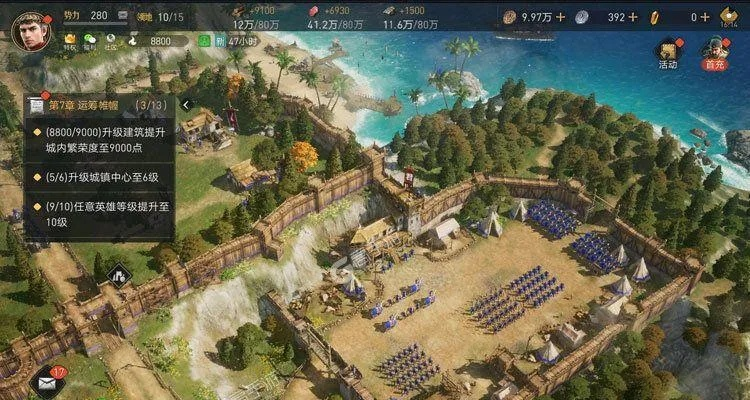Open the player avatar profile
This screenshot has height=400, width=750.
tap(29, 28)
